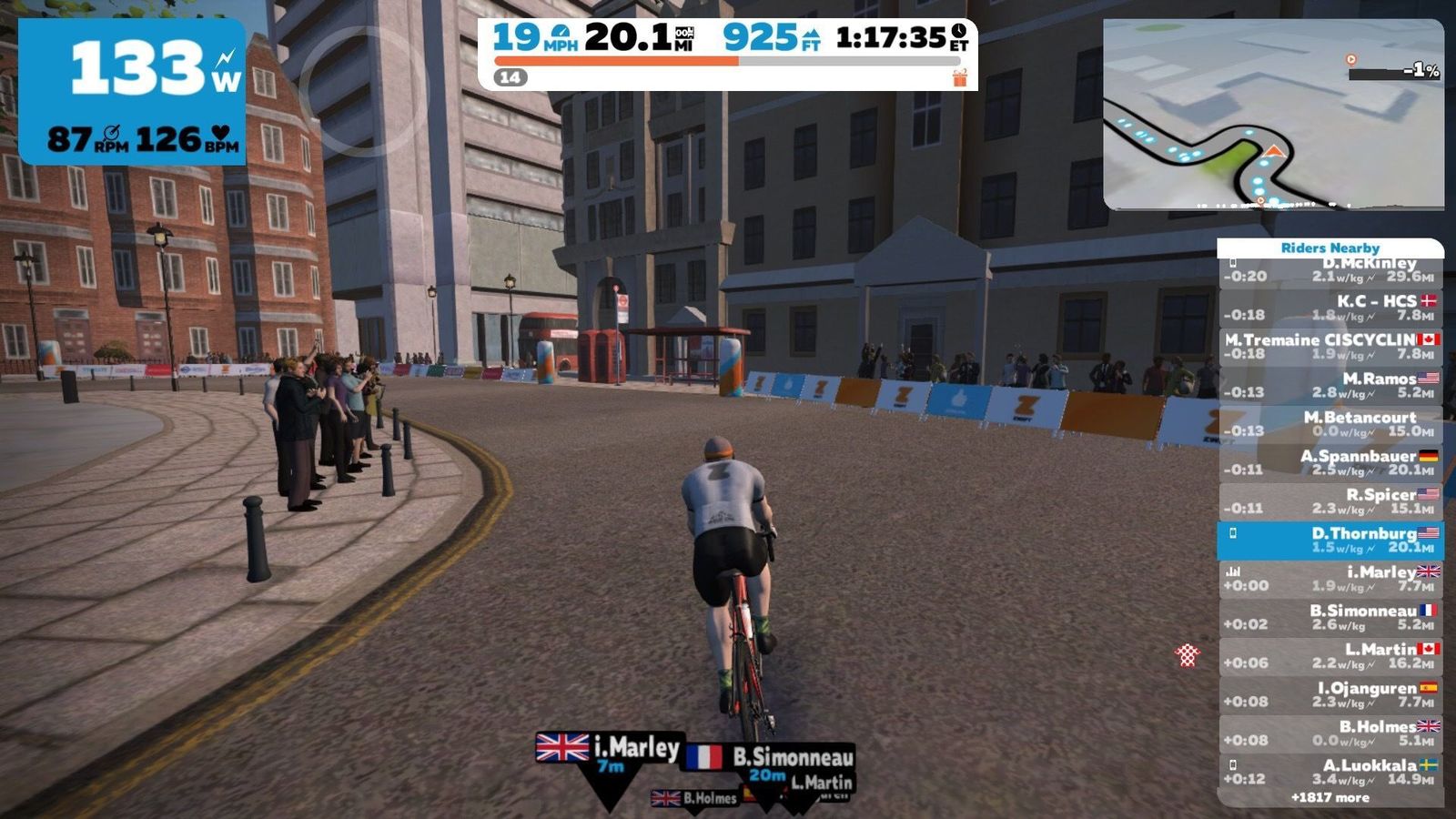Select B.Holmes in Riders Nearby
This screenshot has height=819, width=1456.
(1330, 733)
